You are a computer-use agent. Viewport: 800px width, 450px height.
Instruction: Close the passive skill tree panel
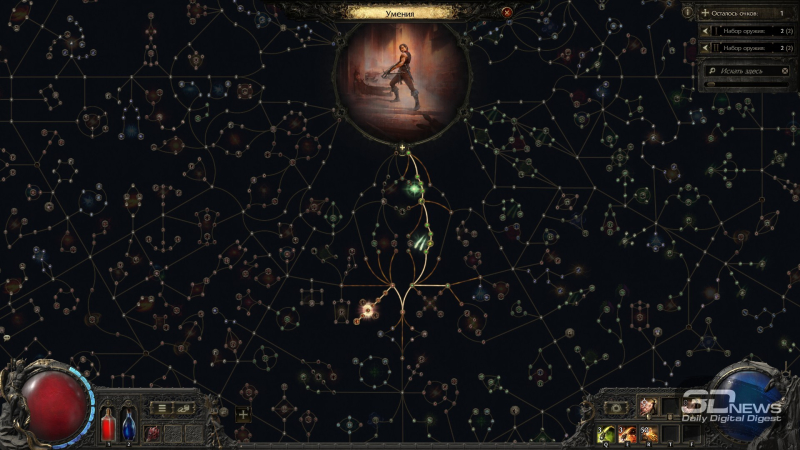pos(506,12)
